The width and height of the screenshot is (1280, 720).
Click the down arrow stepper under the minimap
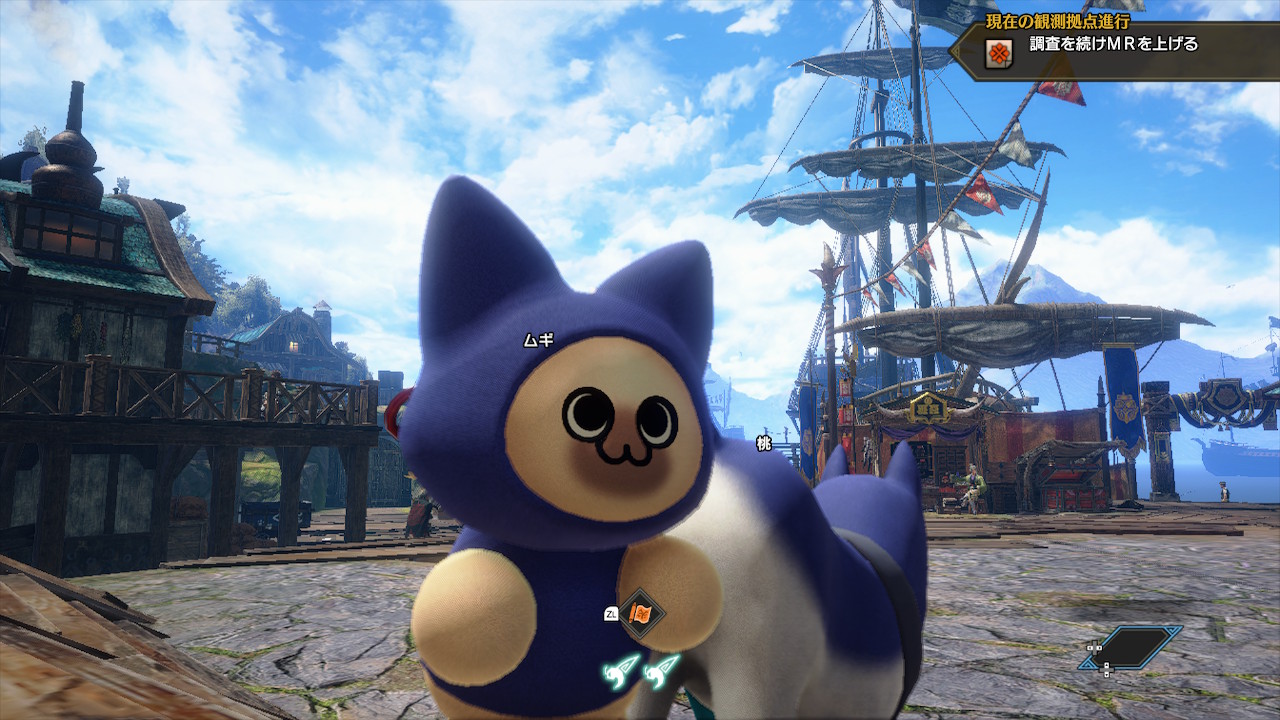pyautogui.click(x=1106, y=674)
